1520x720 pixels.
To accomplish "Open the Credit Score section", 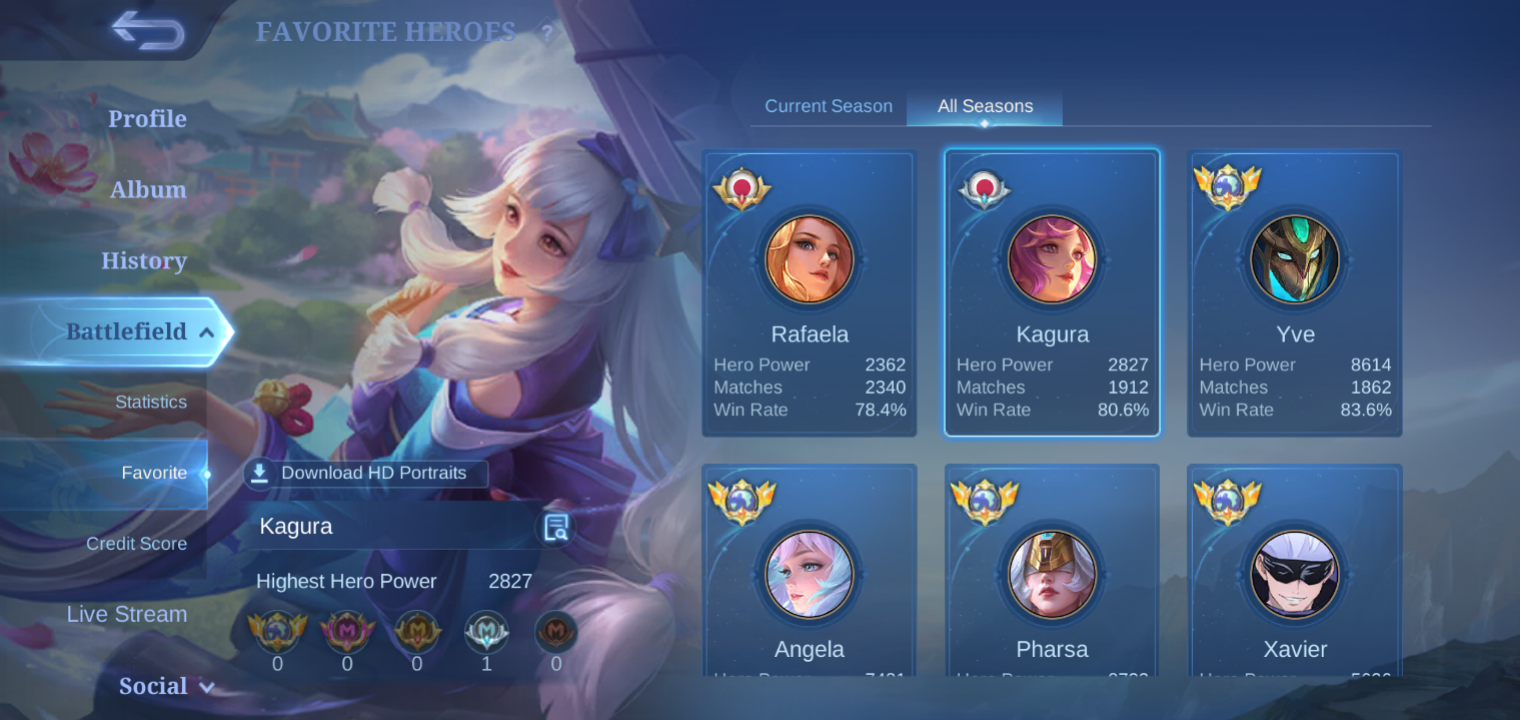I will 136,543.
